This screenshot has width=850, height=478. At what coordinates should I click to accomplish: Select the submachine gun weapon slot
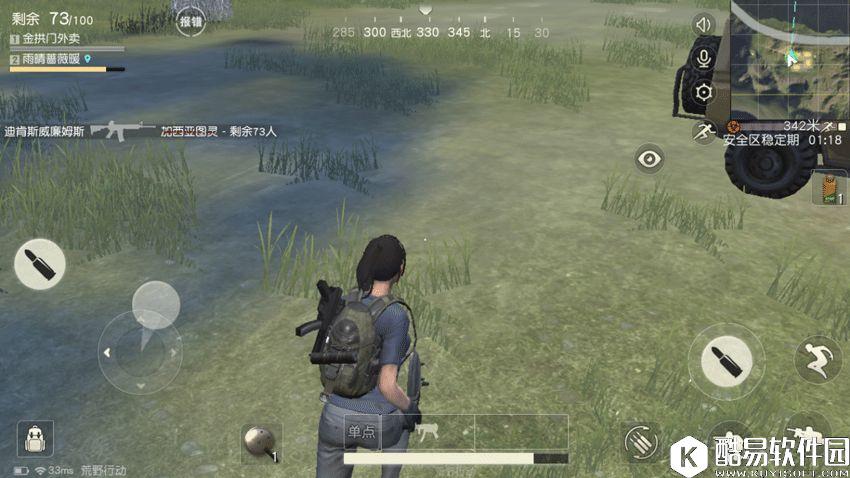pyautogui.click(x=428, y=432)
